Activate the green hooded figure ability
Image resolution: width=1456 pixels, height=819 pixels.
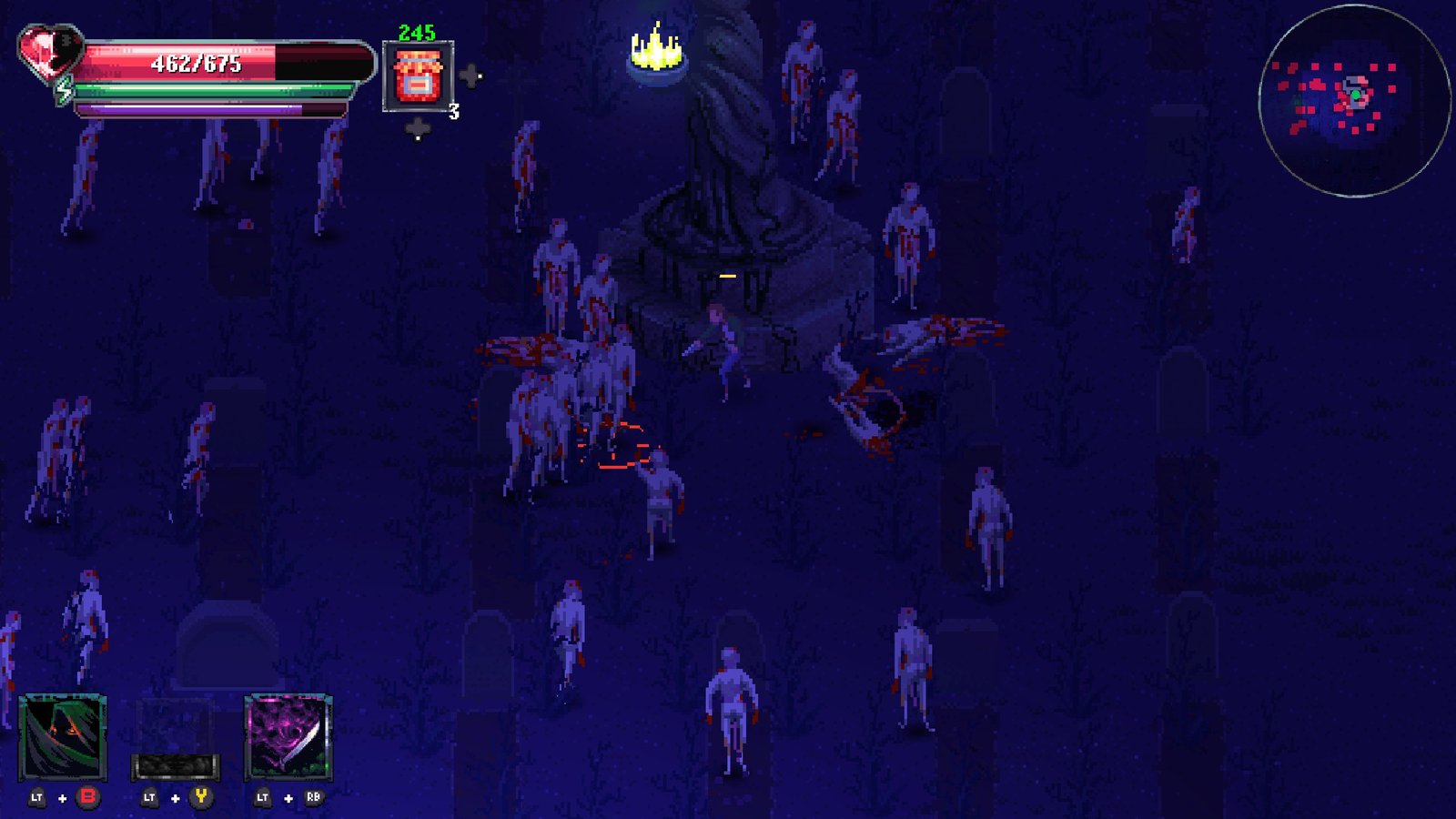tap(63, 737)
